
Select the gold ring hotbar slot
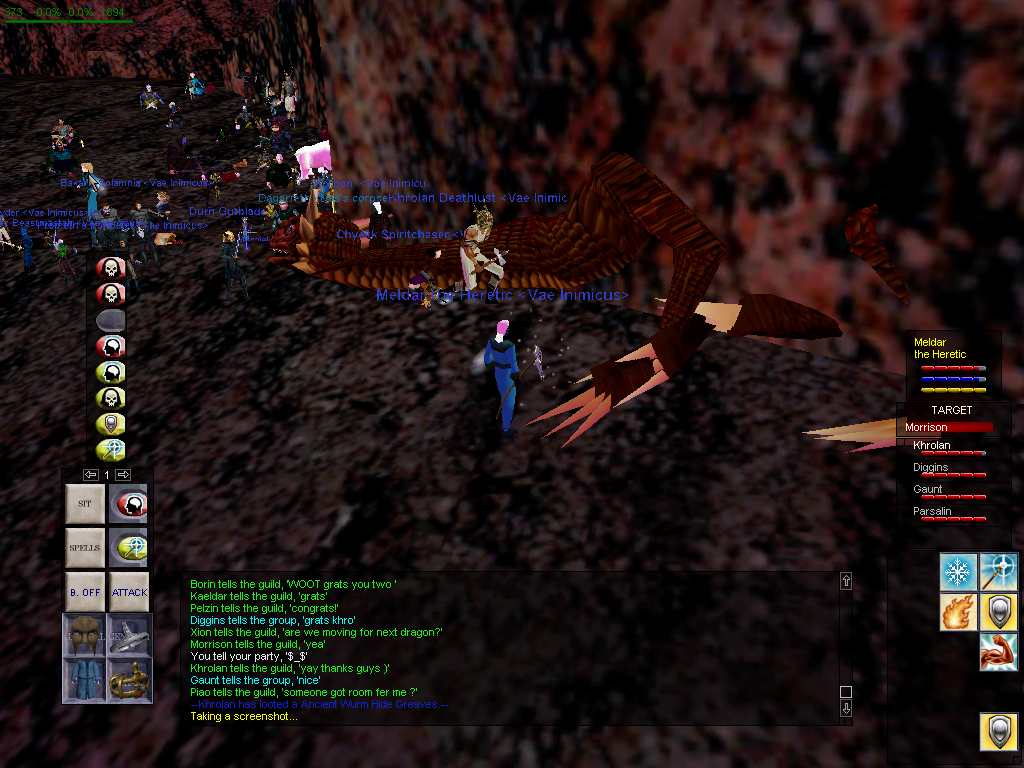coord(129,680)
